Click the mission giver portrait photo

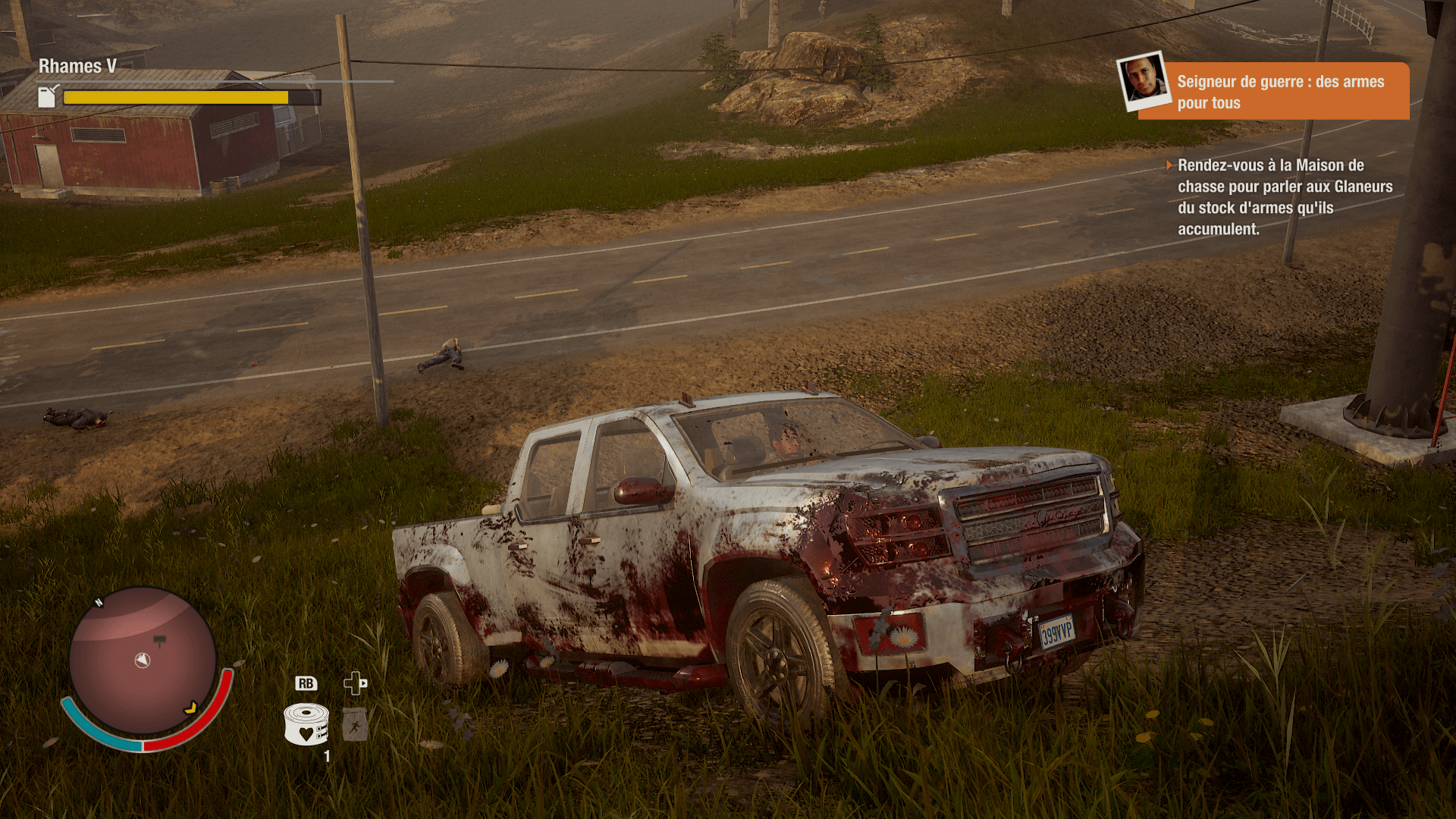click(1144, 80)
